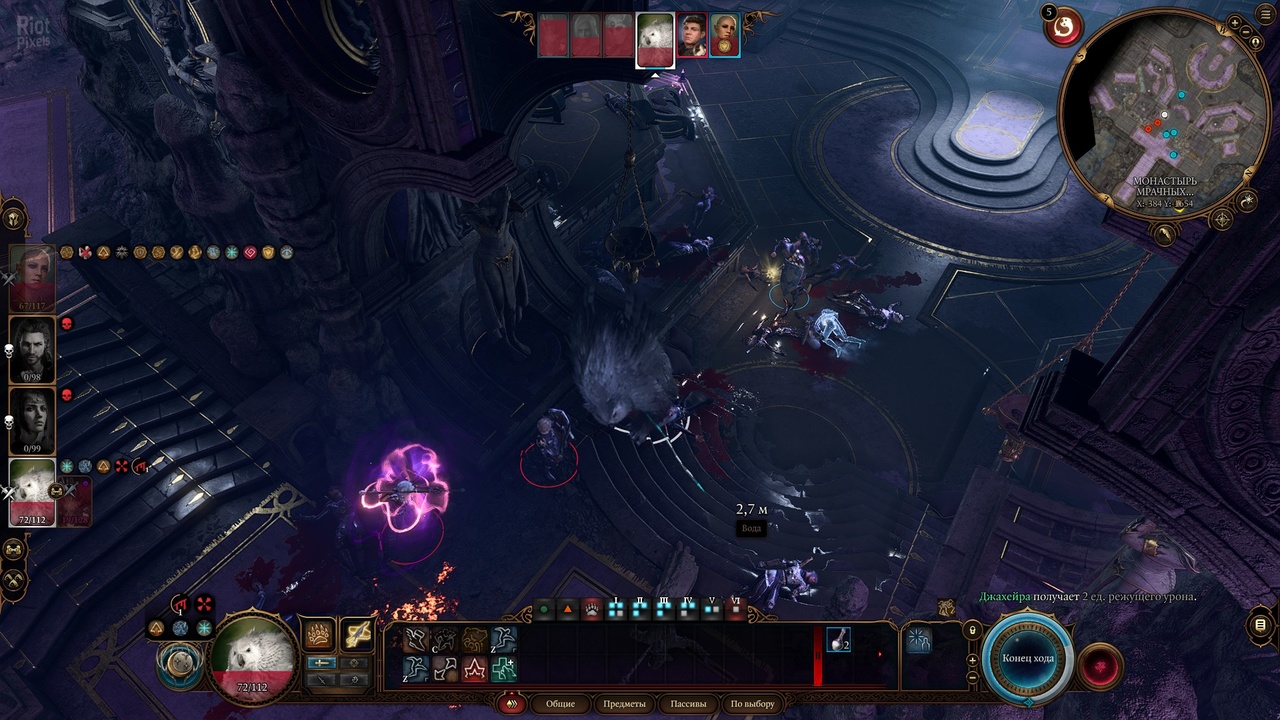Use the potion flask in the hotbar
1280x720 pixels.
pyautogui.click(x=838, y=641)
